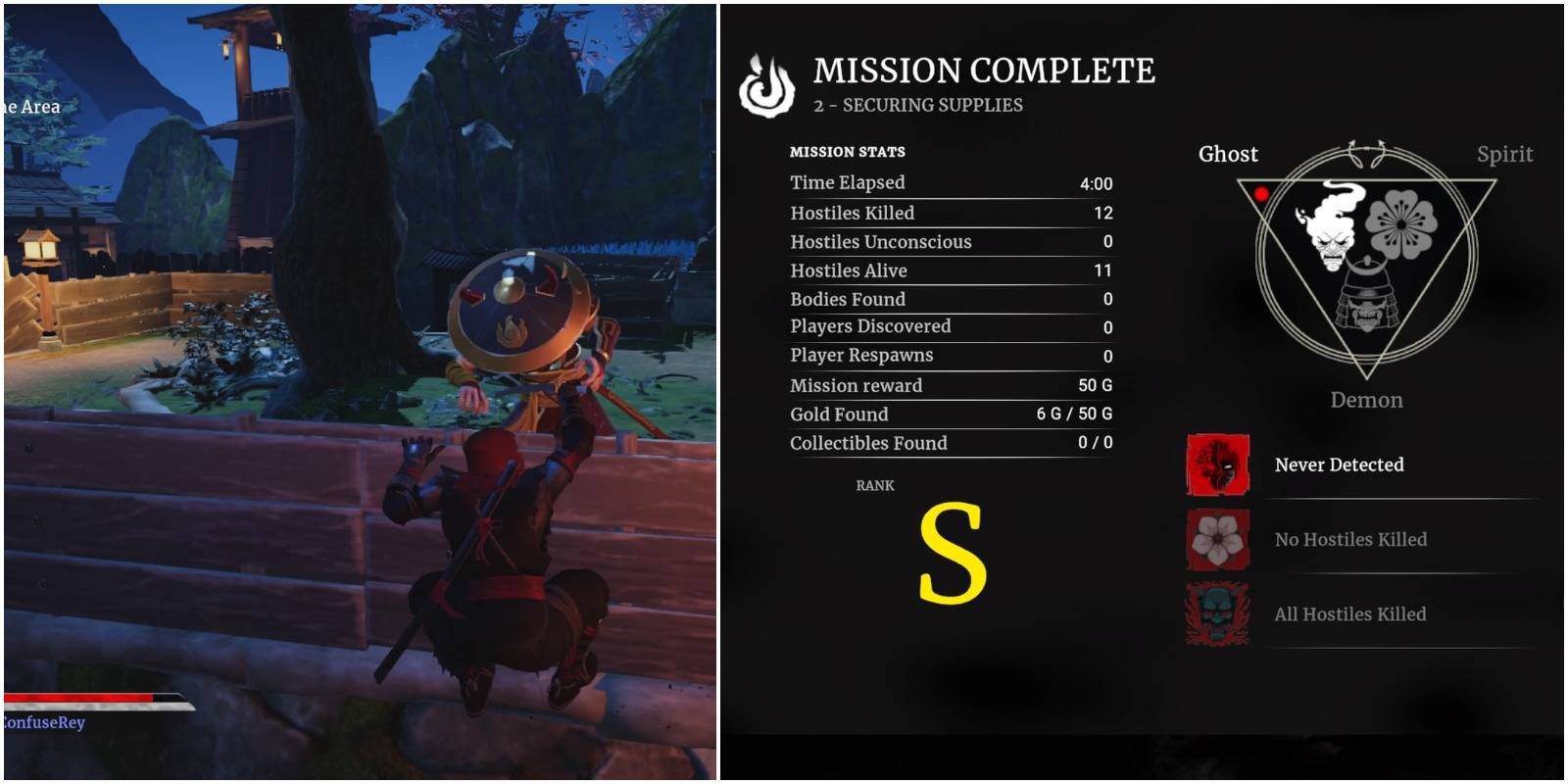Switch to the Spirit playstyle label
Image resolution: width=1568 pixels, height=784 pixels.
(1505, 154)
